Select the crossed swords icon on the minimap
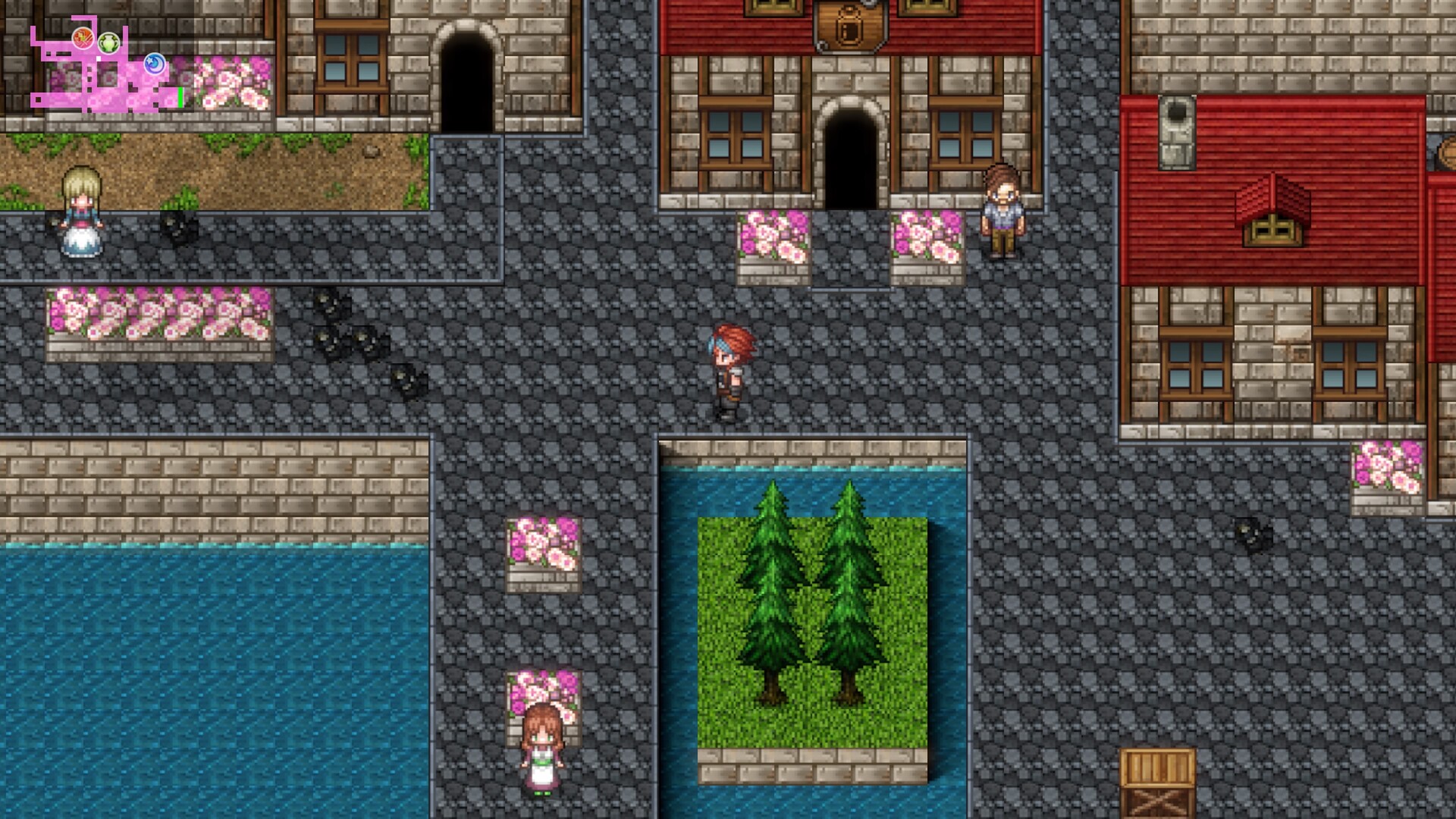This screenshot has width=1456, height=819. coord(83,39)
